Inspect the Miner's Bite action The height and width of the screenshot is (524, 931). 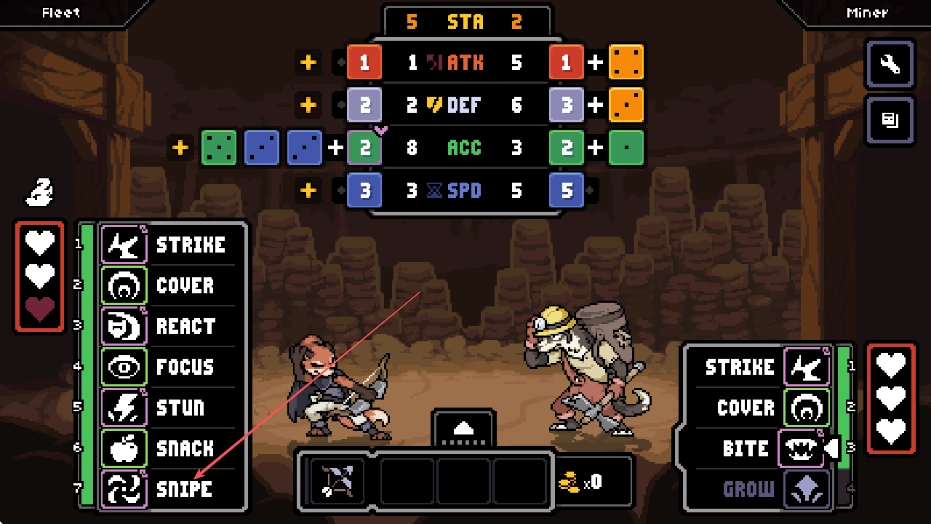pos(765,449)
